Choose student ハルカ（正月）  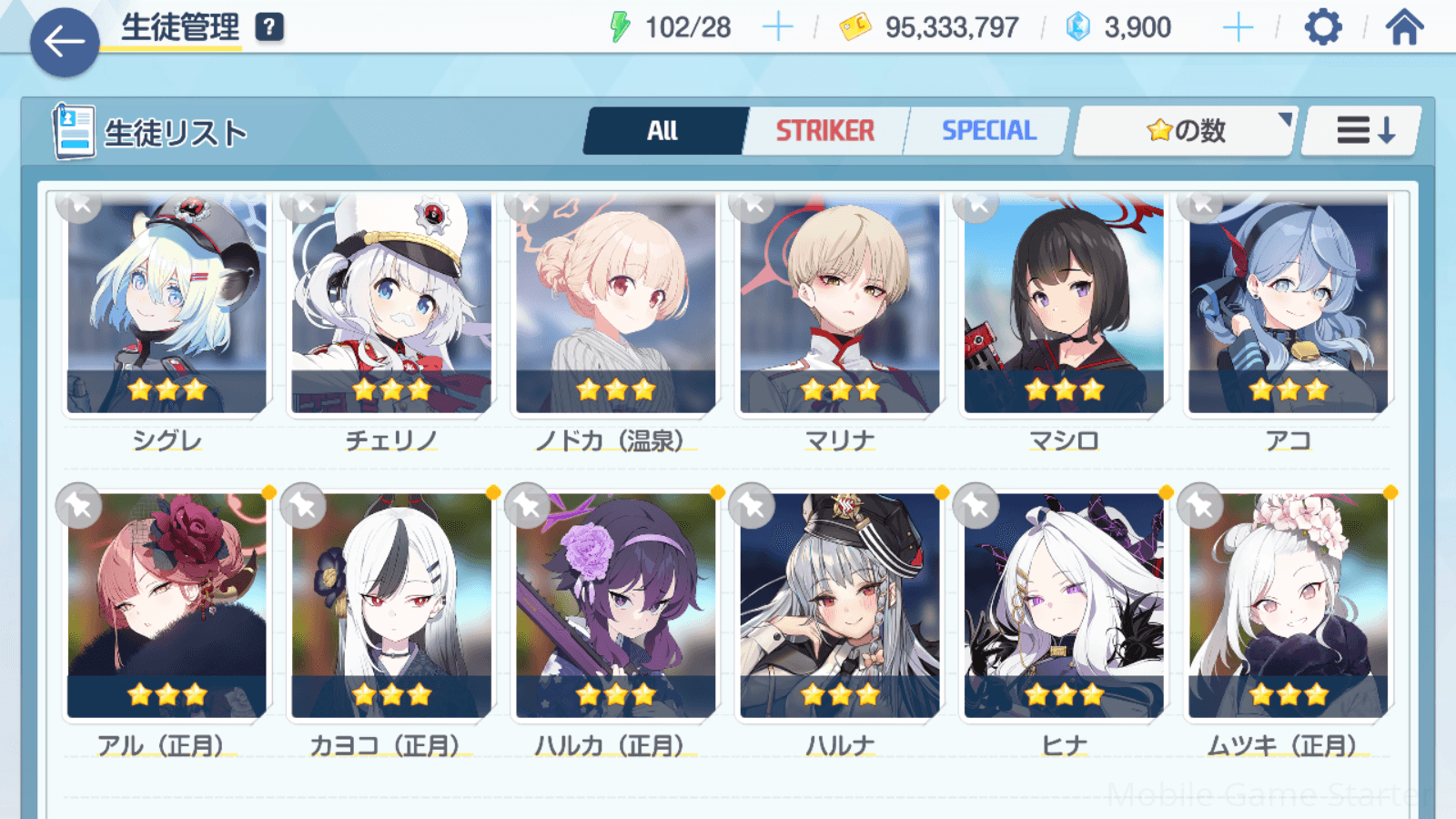[x=616, y=605]
